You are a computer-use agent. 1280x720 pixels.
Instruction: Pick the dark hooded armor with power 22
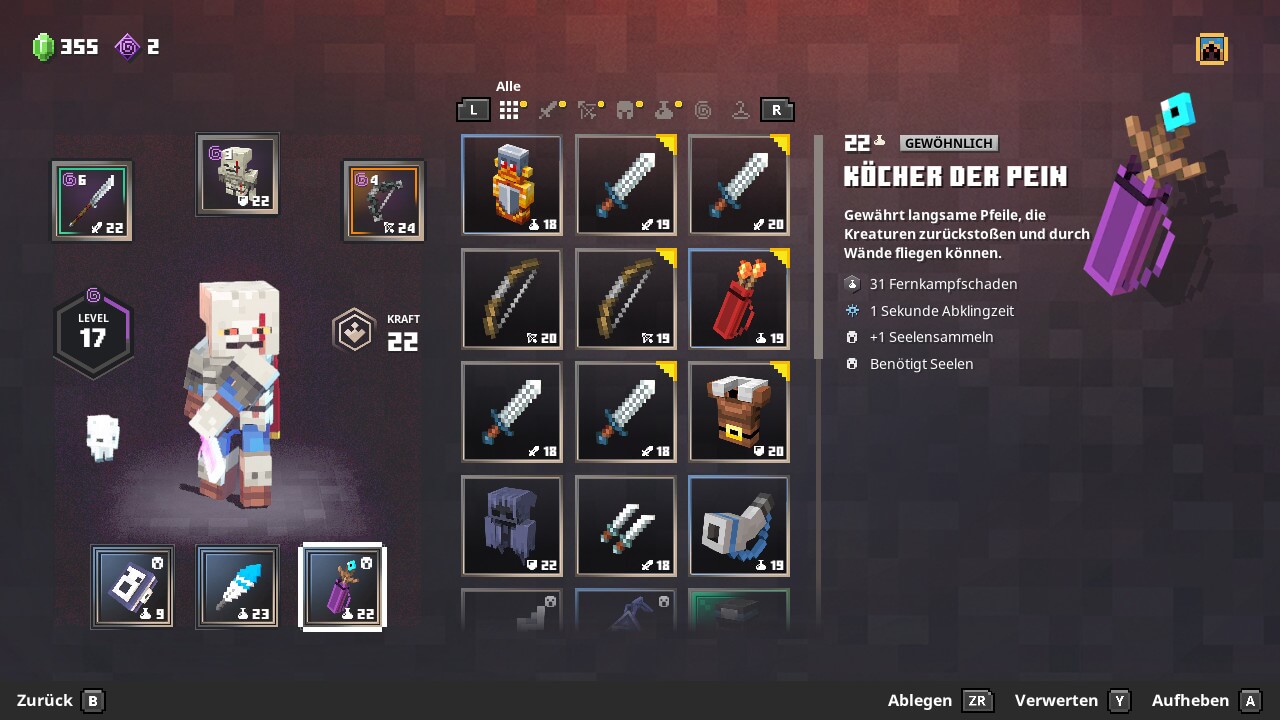[x=511, y=526]
